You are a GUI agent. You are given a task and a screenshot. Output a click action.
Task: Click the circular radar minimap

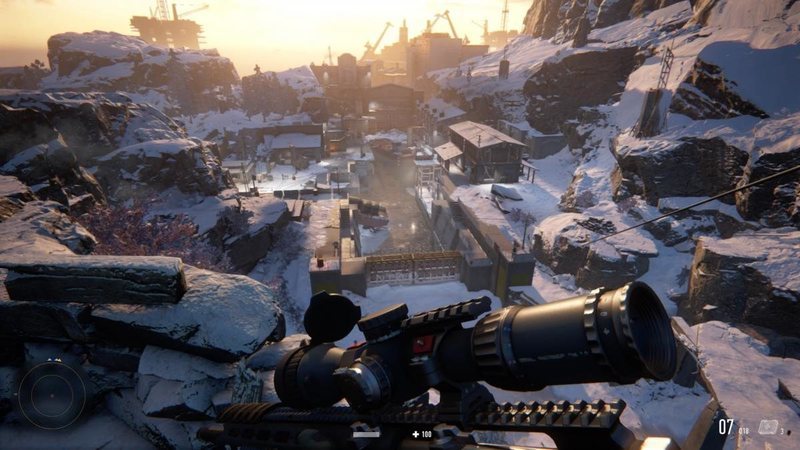pos(52,394)
